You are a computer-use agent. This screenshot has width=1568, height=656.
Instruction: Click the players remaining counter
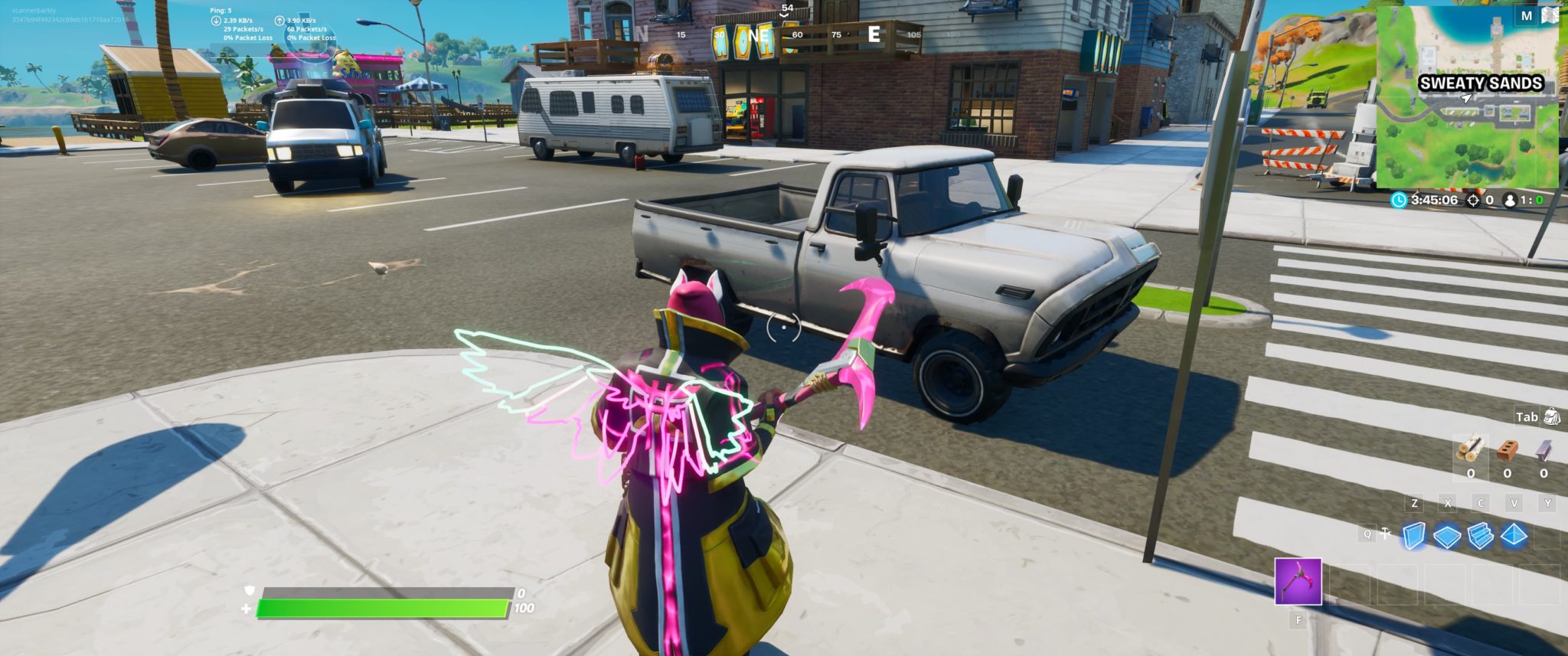1511,201
